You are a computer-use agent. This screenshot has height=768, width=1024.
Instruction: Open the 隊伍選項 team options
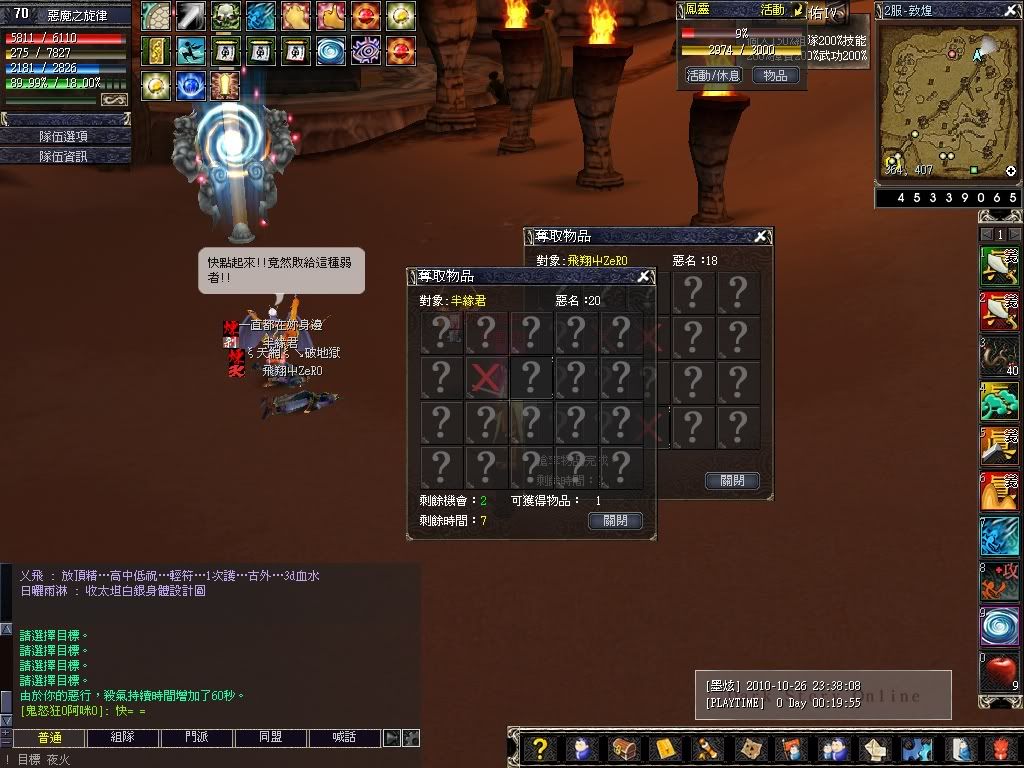(64, 136)
